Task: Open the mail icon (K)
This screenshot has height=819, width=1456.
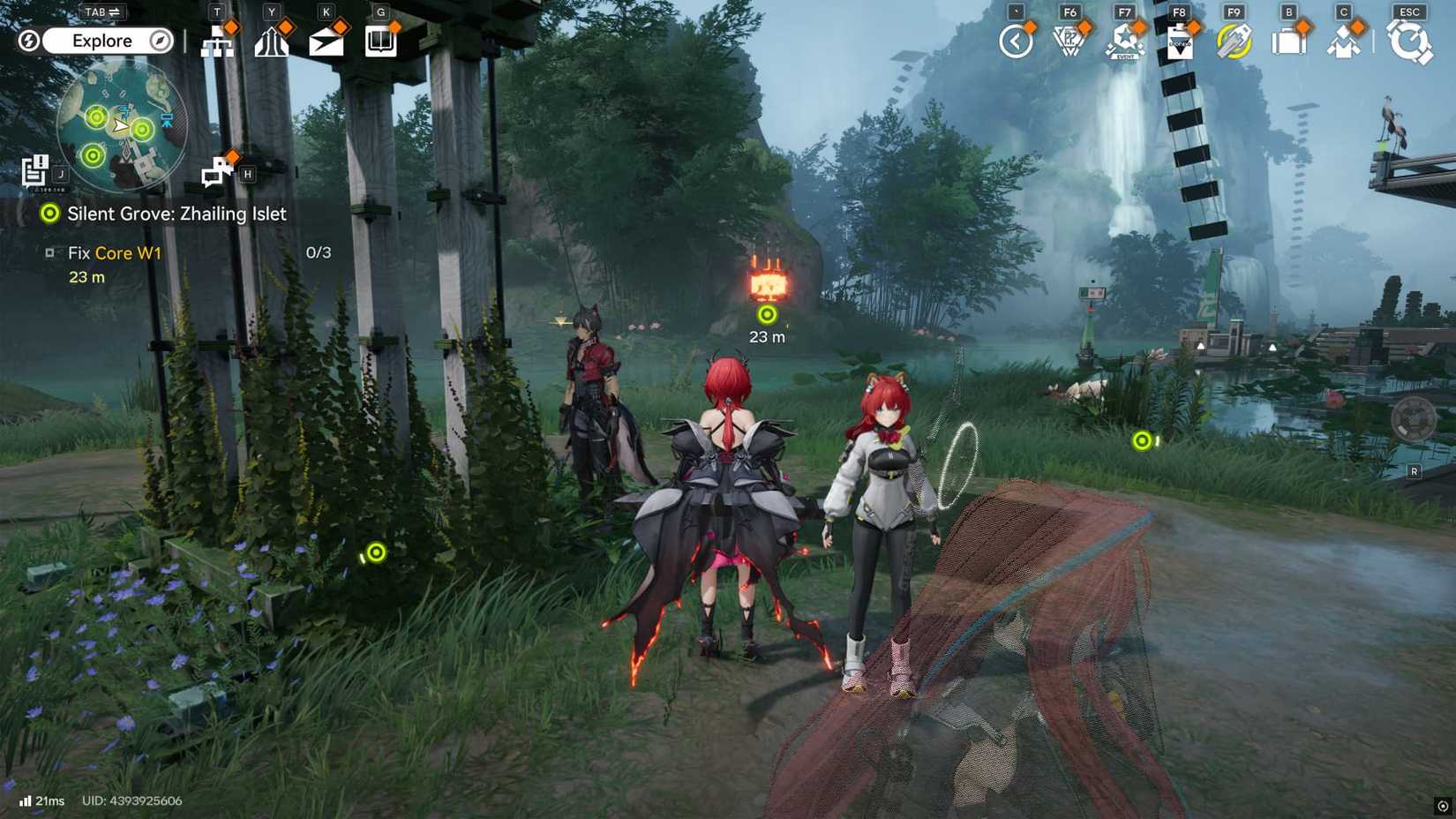Action: [x=327, y=41]
